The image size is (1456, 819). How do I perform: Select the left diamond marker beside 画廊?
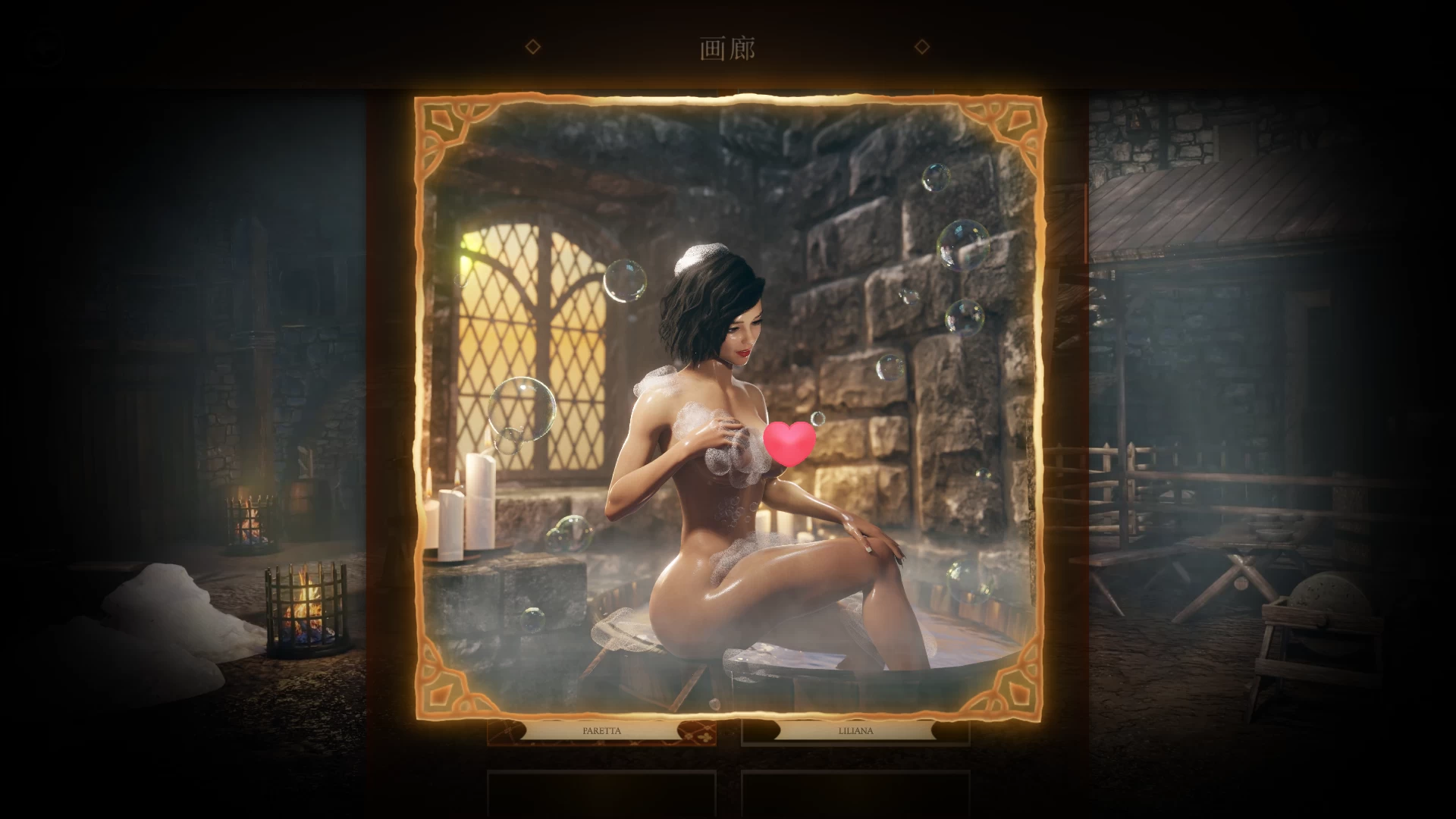(535, 47)
